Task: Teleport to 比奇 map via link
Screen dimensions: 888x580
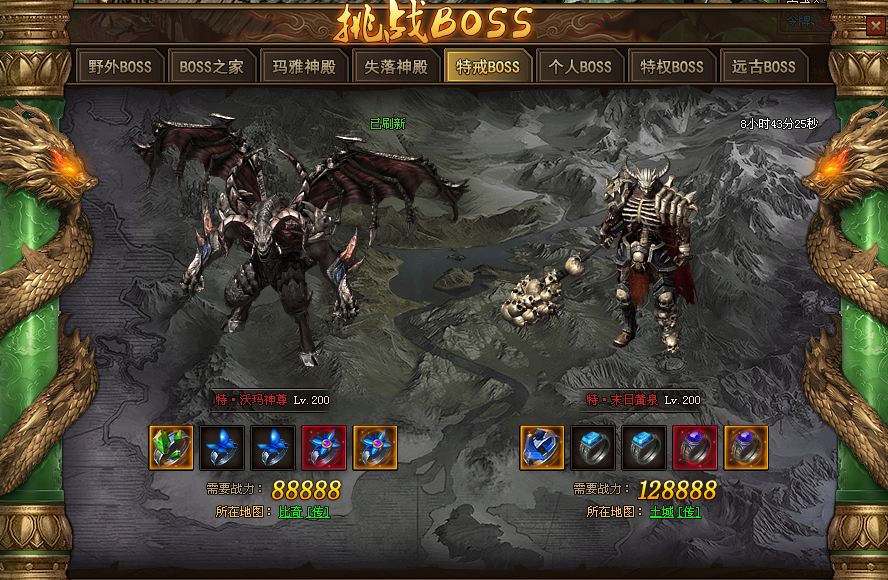Action: [304, 512]
